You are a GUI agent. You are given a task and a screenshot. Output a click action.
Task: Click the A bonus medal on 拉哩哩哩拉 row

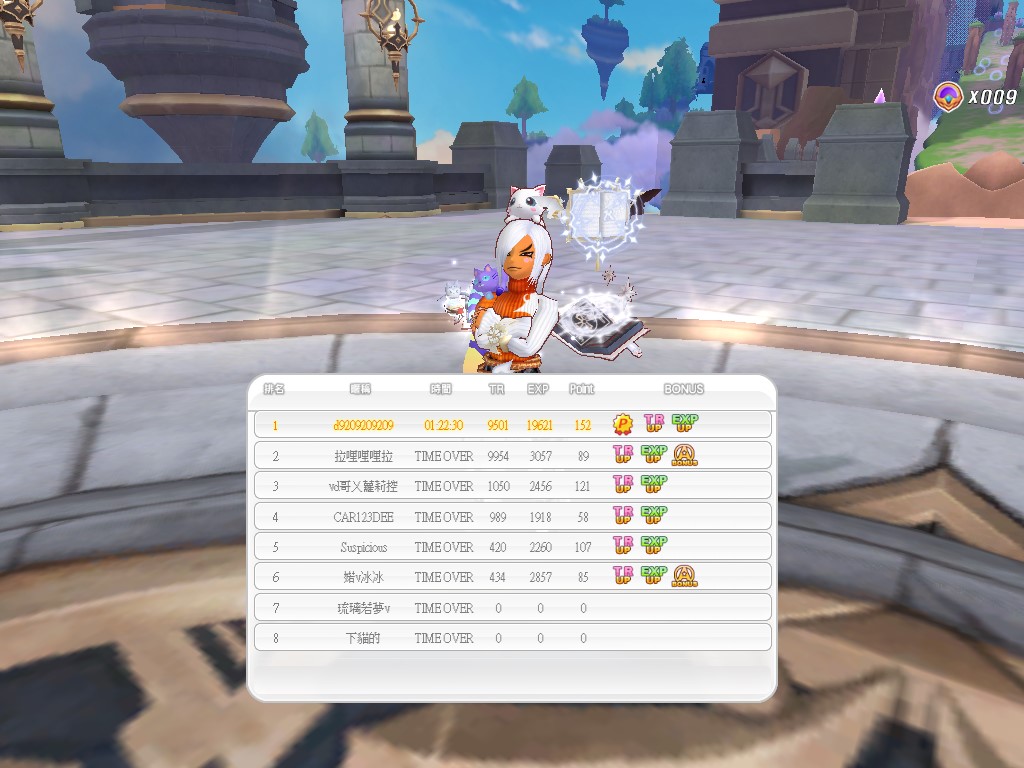[685, 456]
